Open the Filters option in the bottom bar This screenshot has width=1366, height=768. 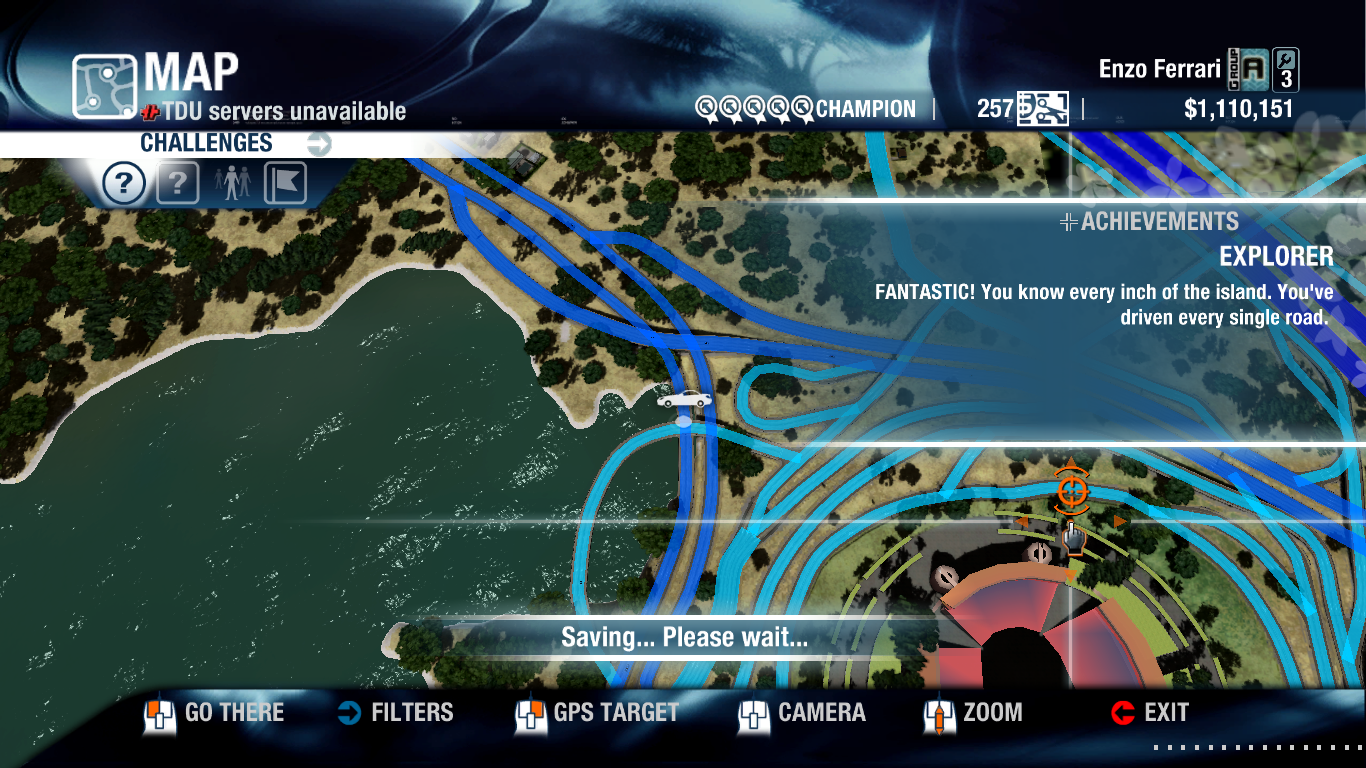pos(396,713)
